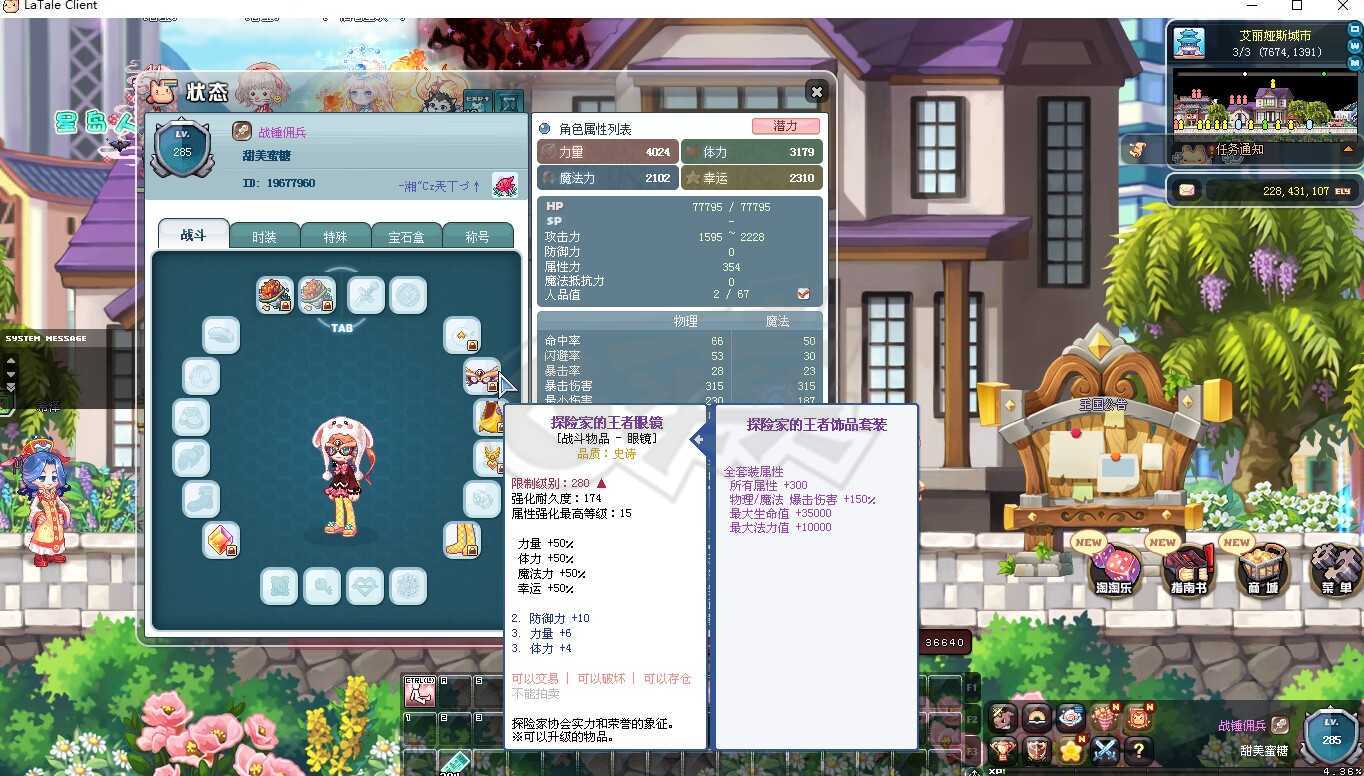1364x776 pixels.
Task: Open the trophy achievements icon in bottom toolbar
Action: click(1002, 750)
